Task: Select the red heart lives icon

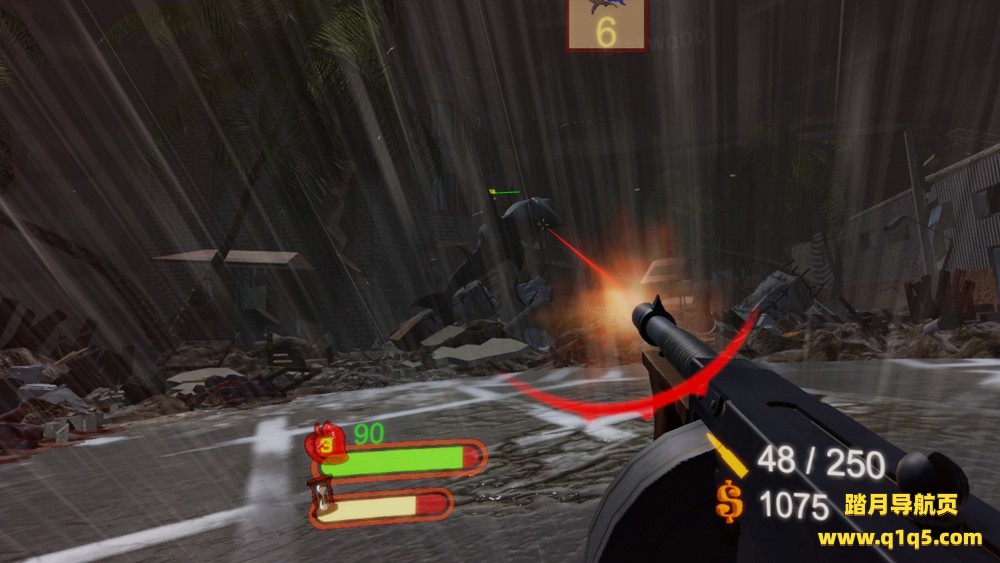Action: coord(326,444)
